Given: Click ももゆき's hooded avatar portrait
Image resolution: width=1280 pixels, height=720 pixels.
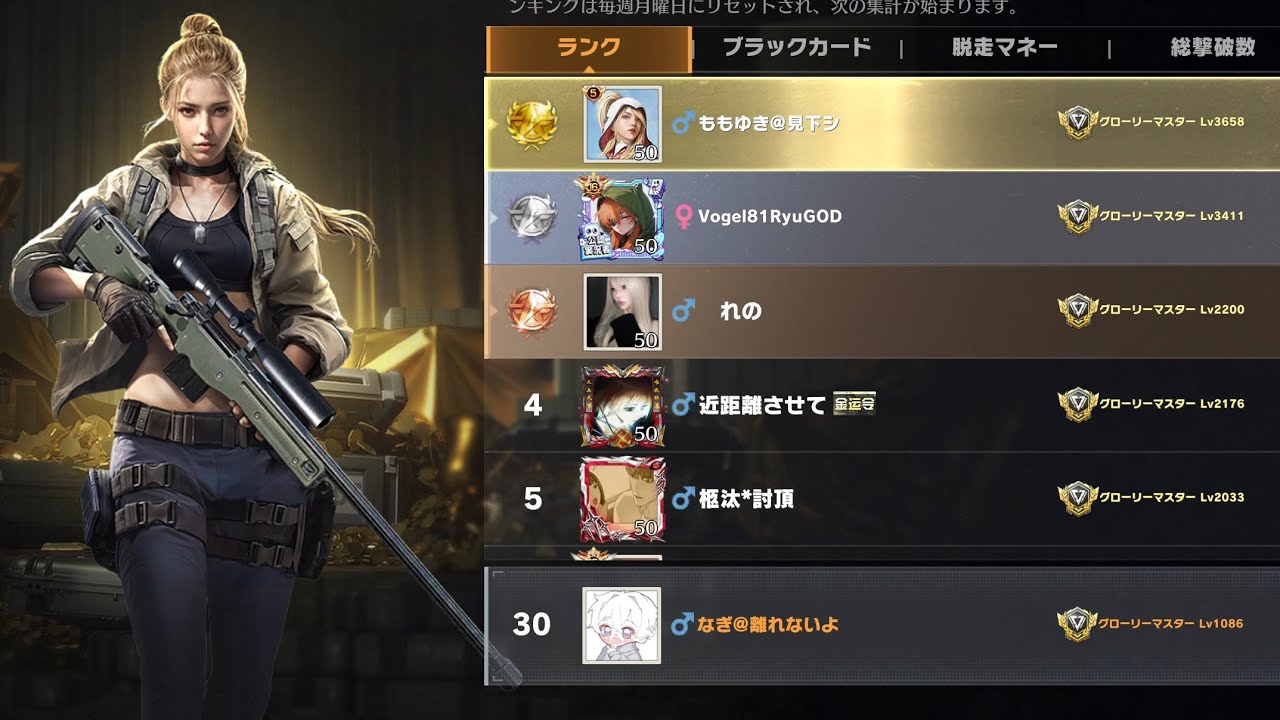Looking at the screenshot, I should (x=622, y=124).
